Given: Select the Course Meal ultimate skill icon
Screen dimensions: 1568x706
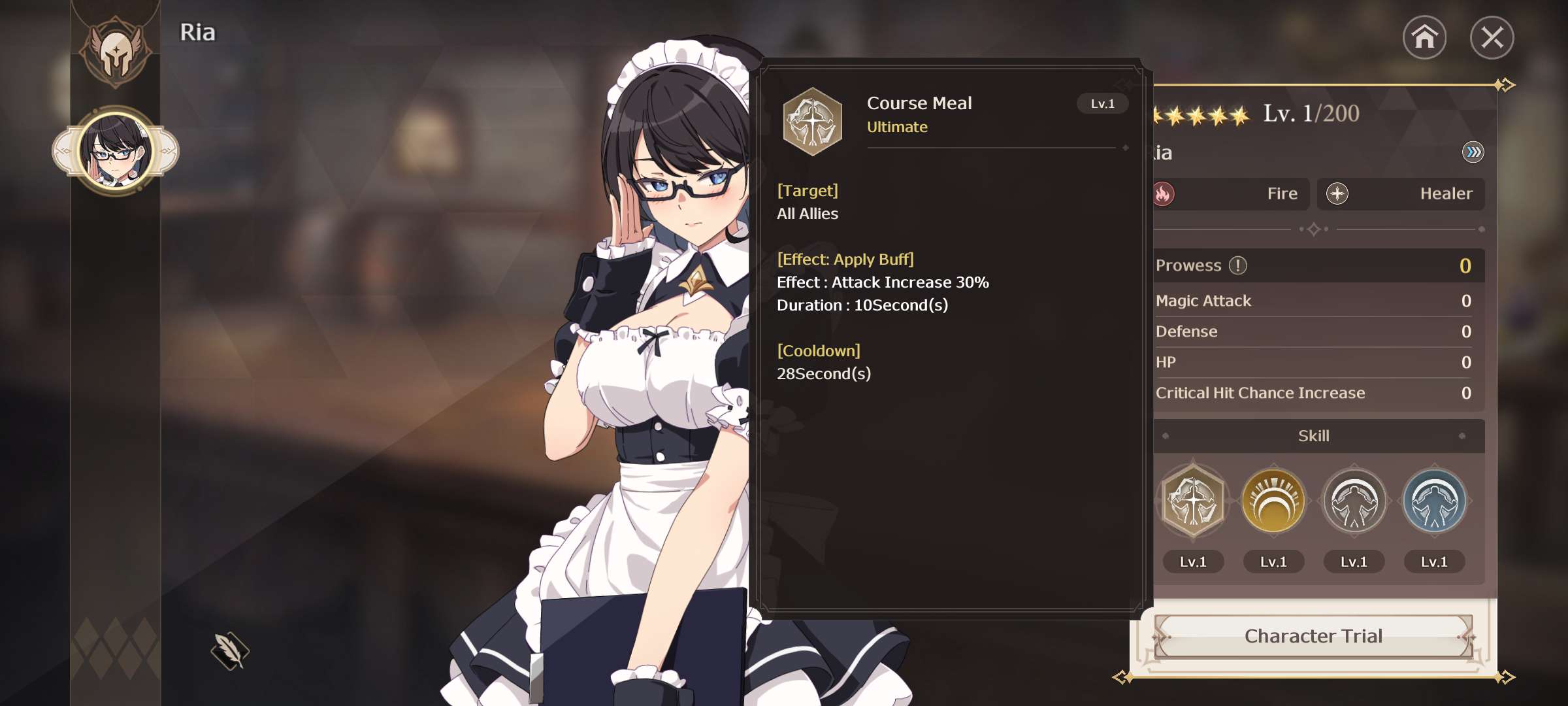Looking at the screenshot, I should coord(1193,501).
